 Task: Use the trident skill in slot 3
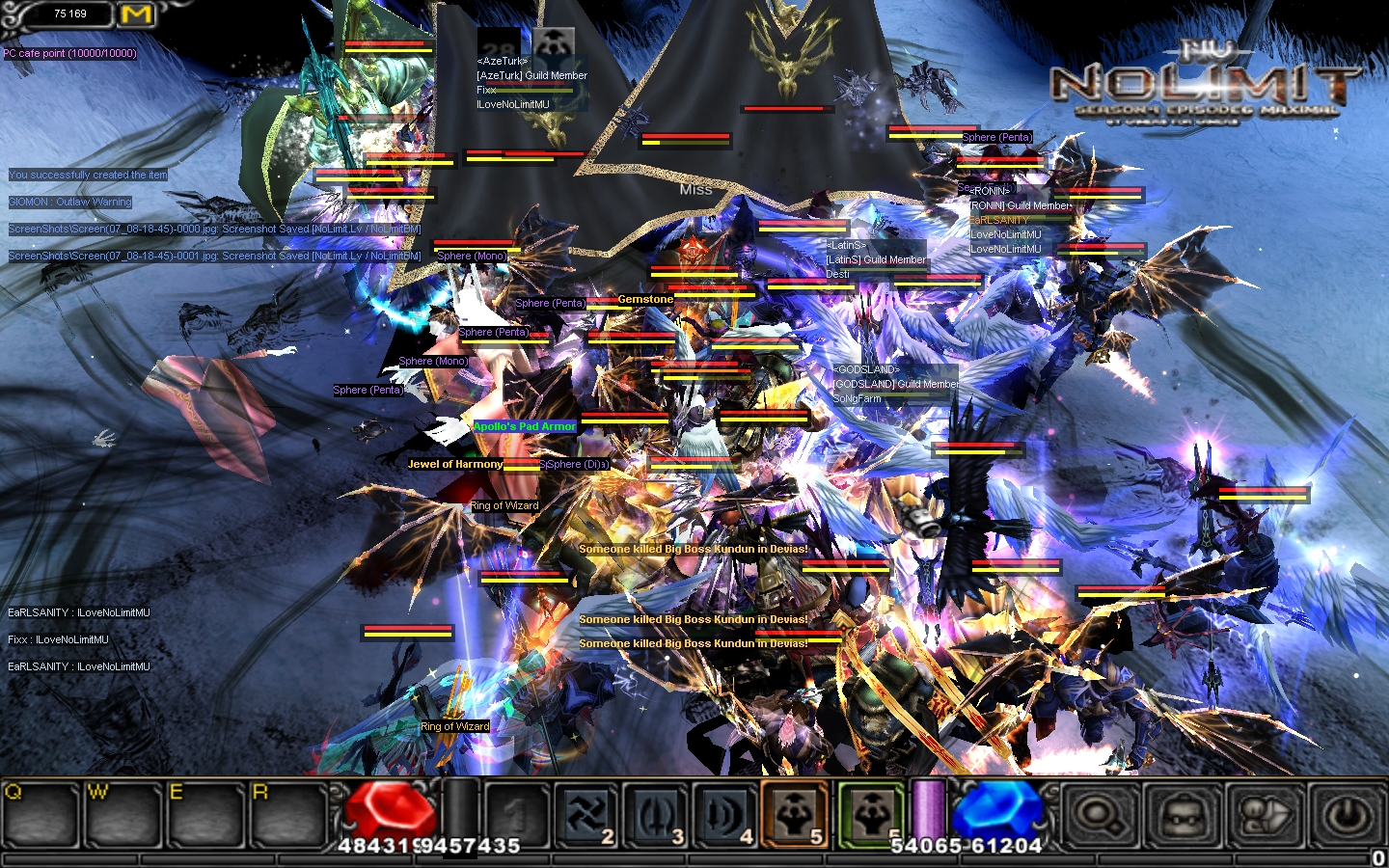click(656, 815)
